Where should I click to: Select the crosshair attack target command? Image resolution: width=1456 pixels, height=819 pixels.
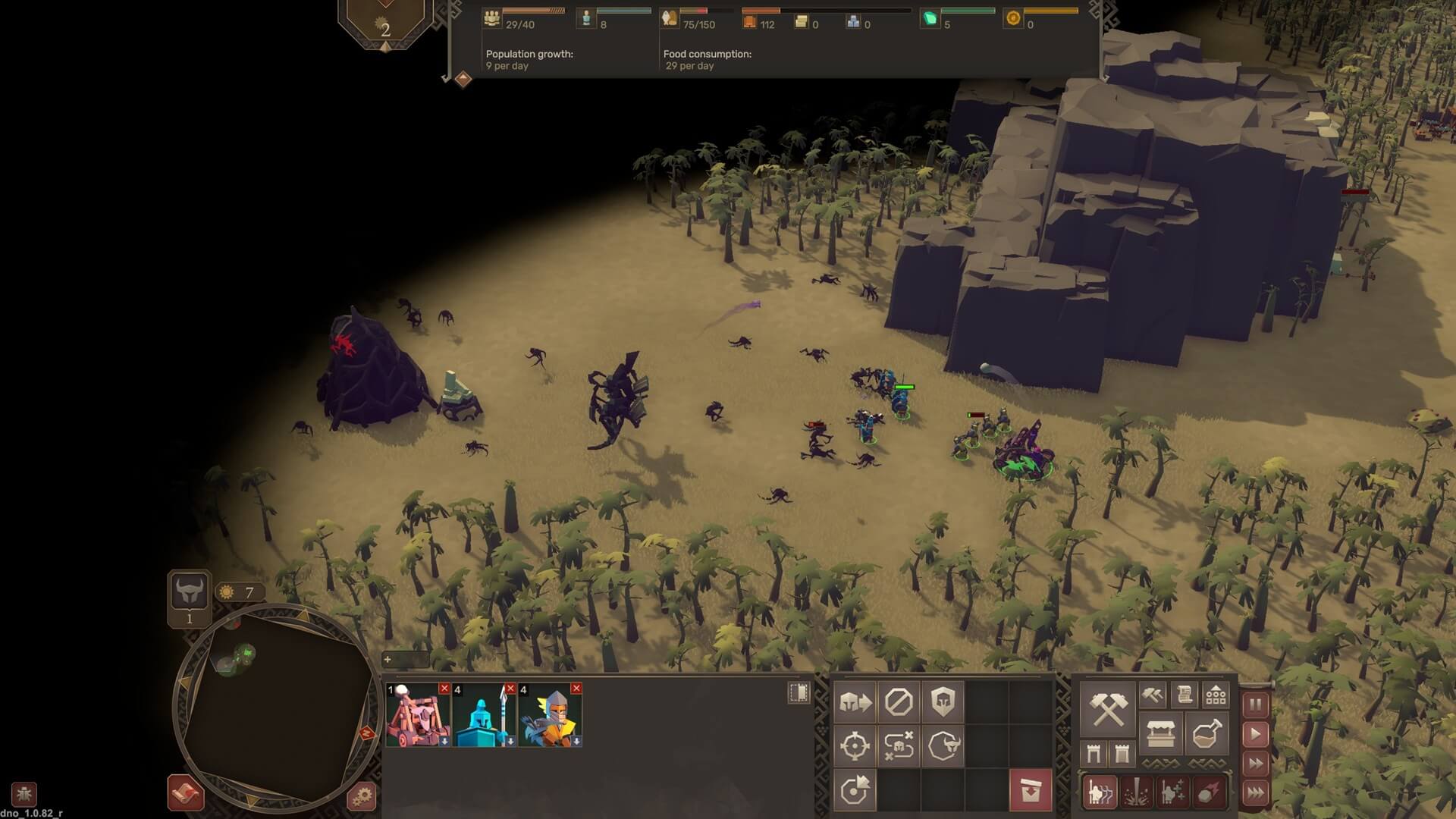click(x=855, y=746)
